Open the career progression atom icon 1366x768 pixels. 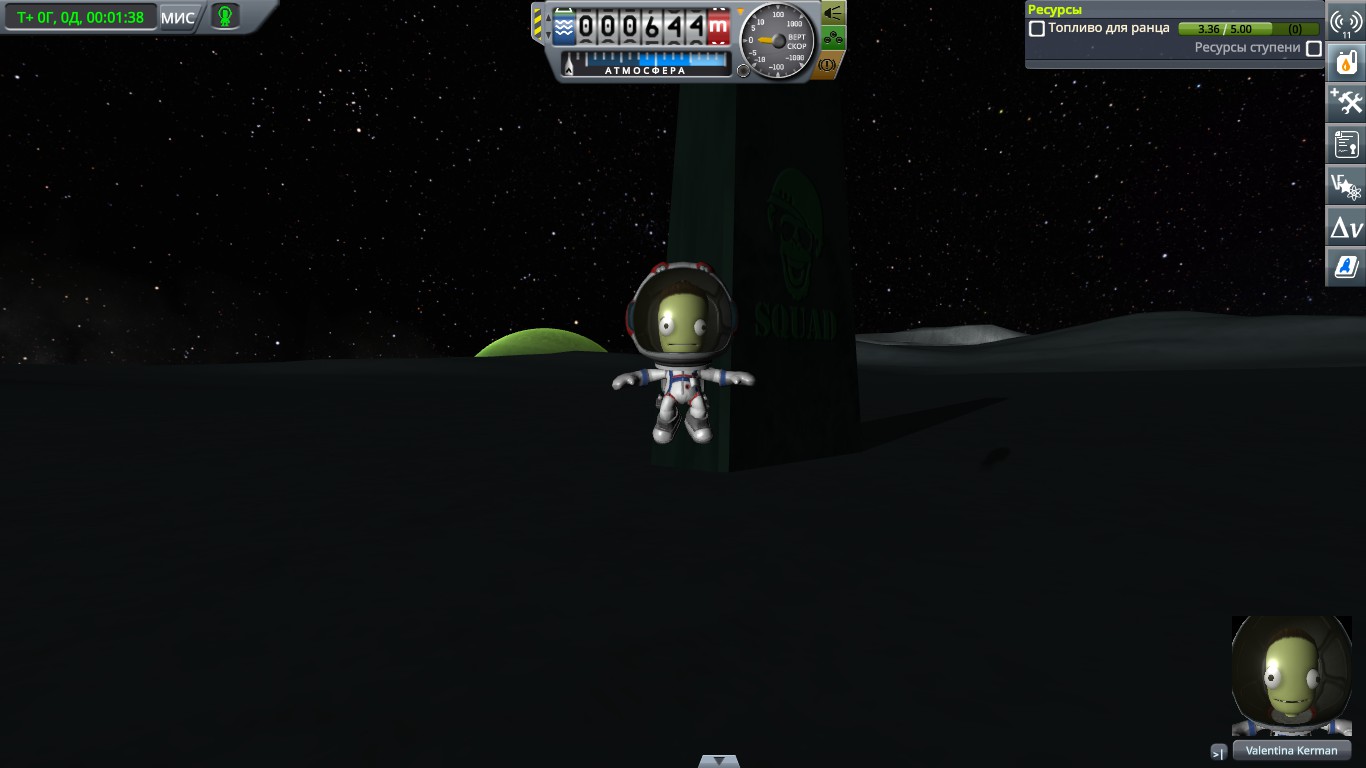1345,185
